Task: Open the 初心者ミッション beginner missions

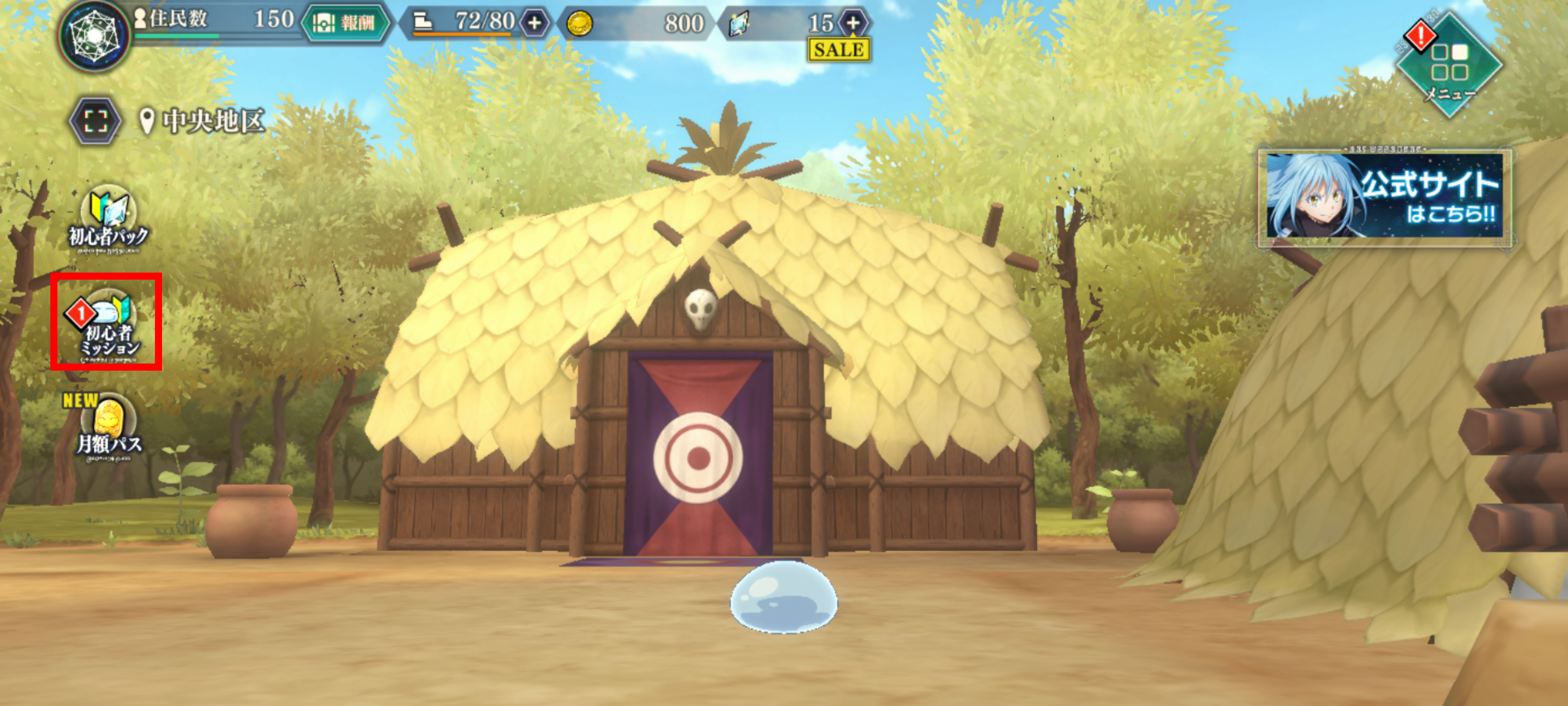Action: point(107,324)
